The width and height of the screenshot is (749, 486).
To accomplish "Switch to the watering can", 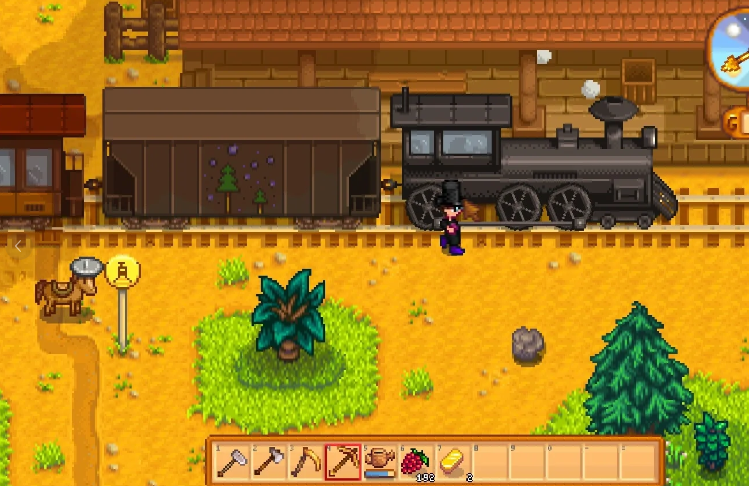I will [x=379, y=461].
